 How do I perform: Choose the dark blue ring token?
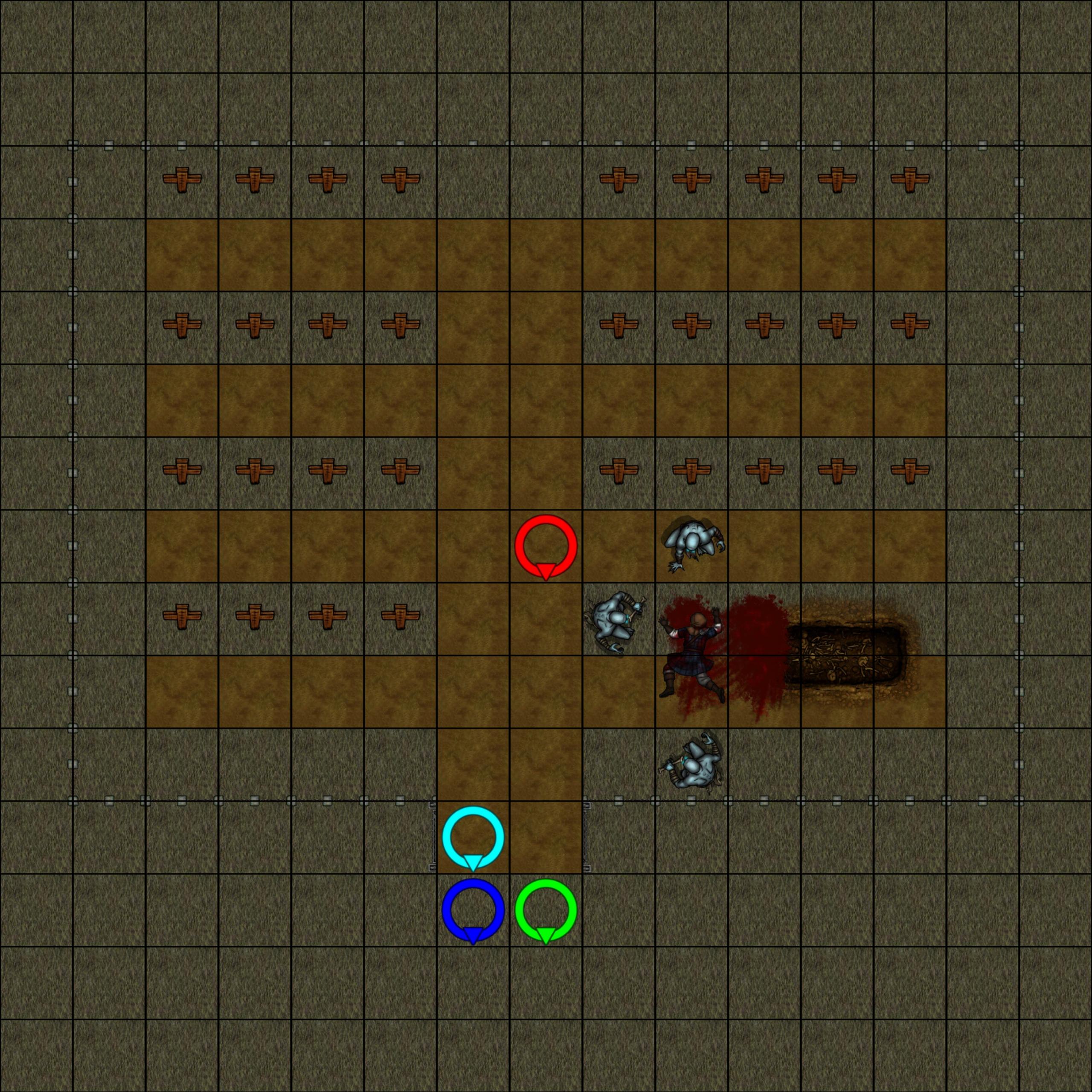[x=473, y=910]
